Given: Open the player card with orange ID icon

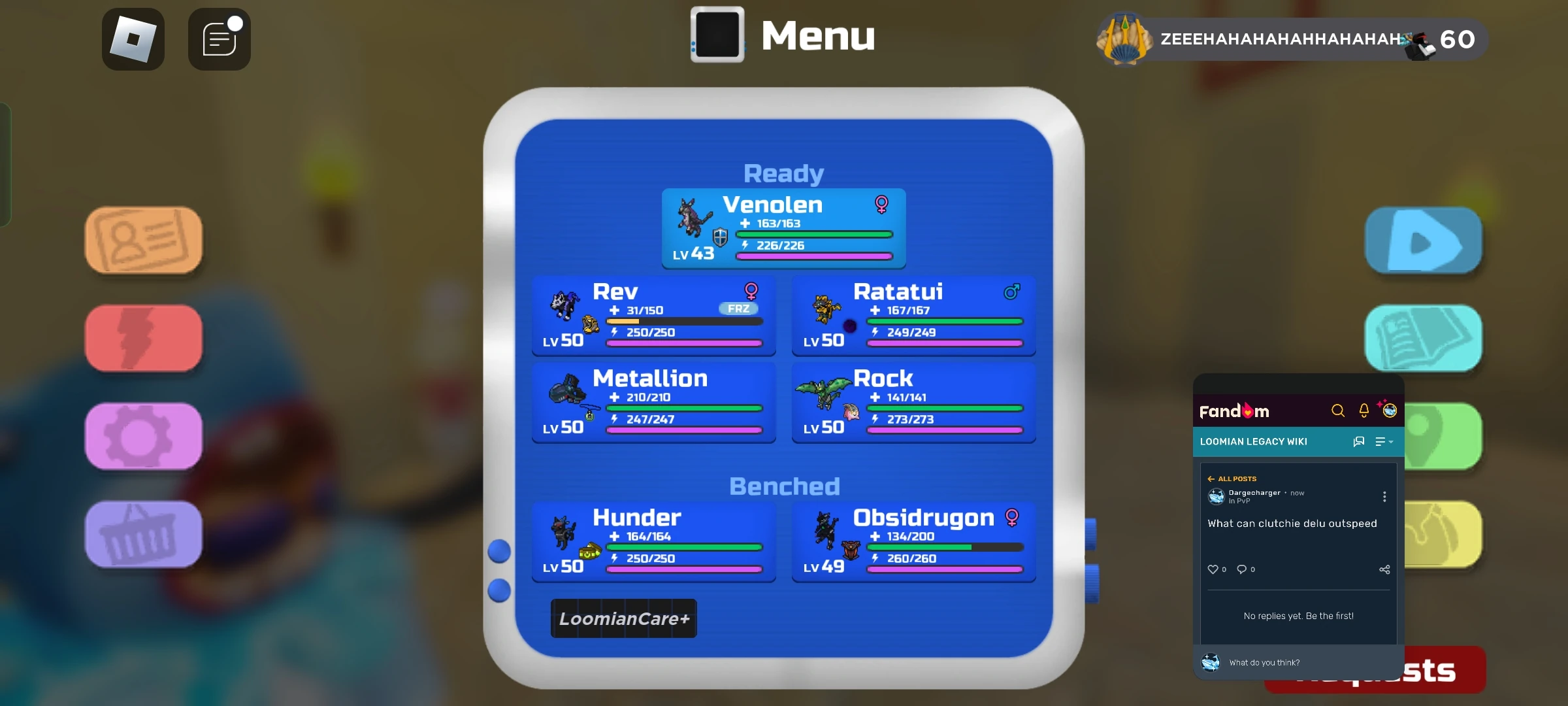Looking at the screenshot, I should [143, 240].
